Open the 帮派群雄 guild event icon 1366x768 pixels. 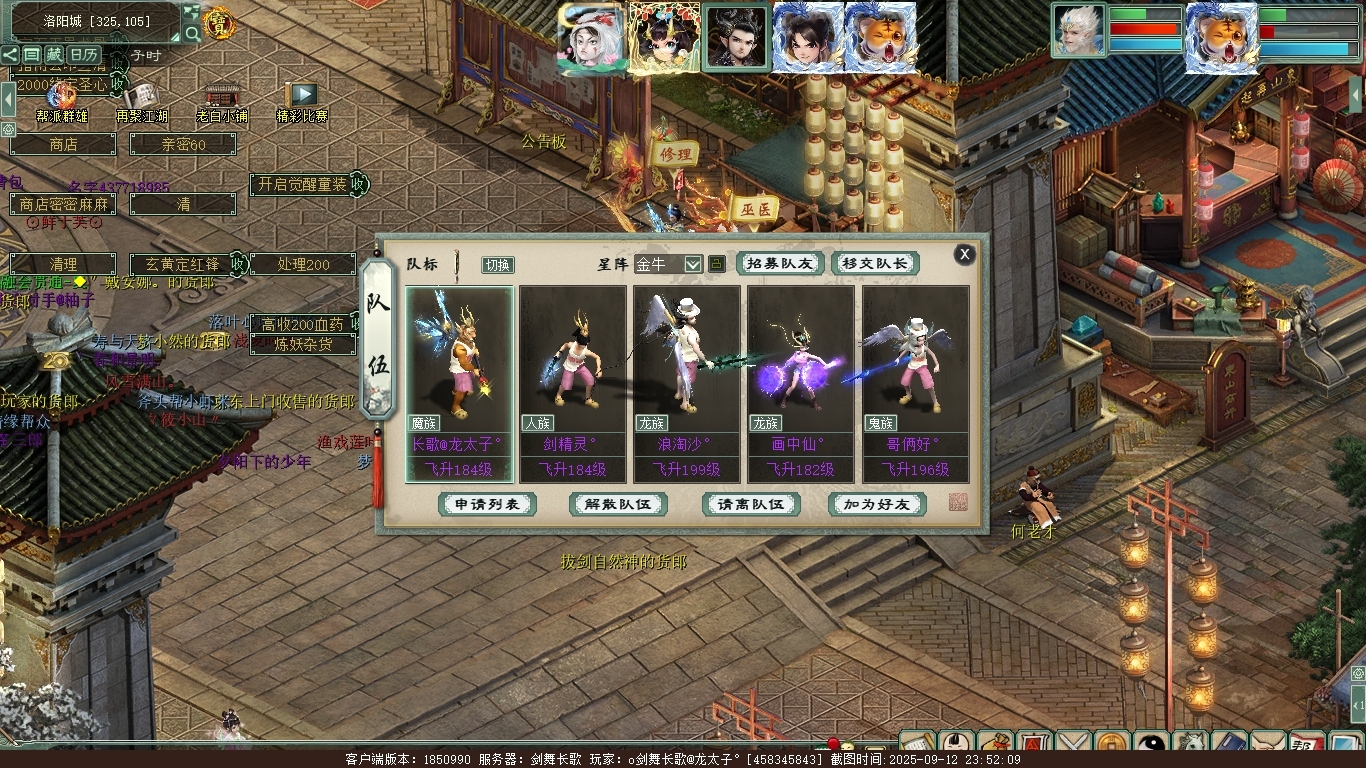pos(62,98)
